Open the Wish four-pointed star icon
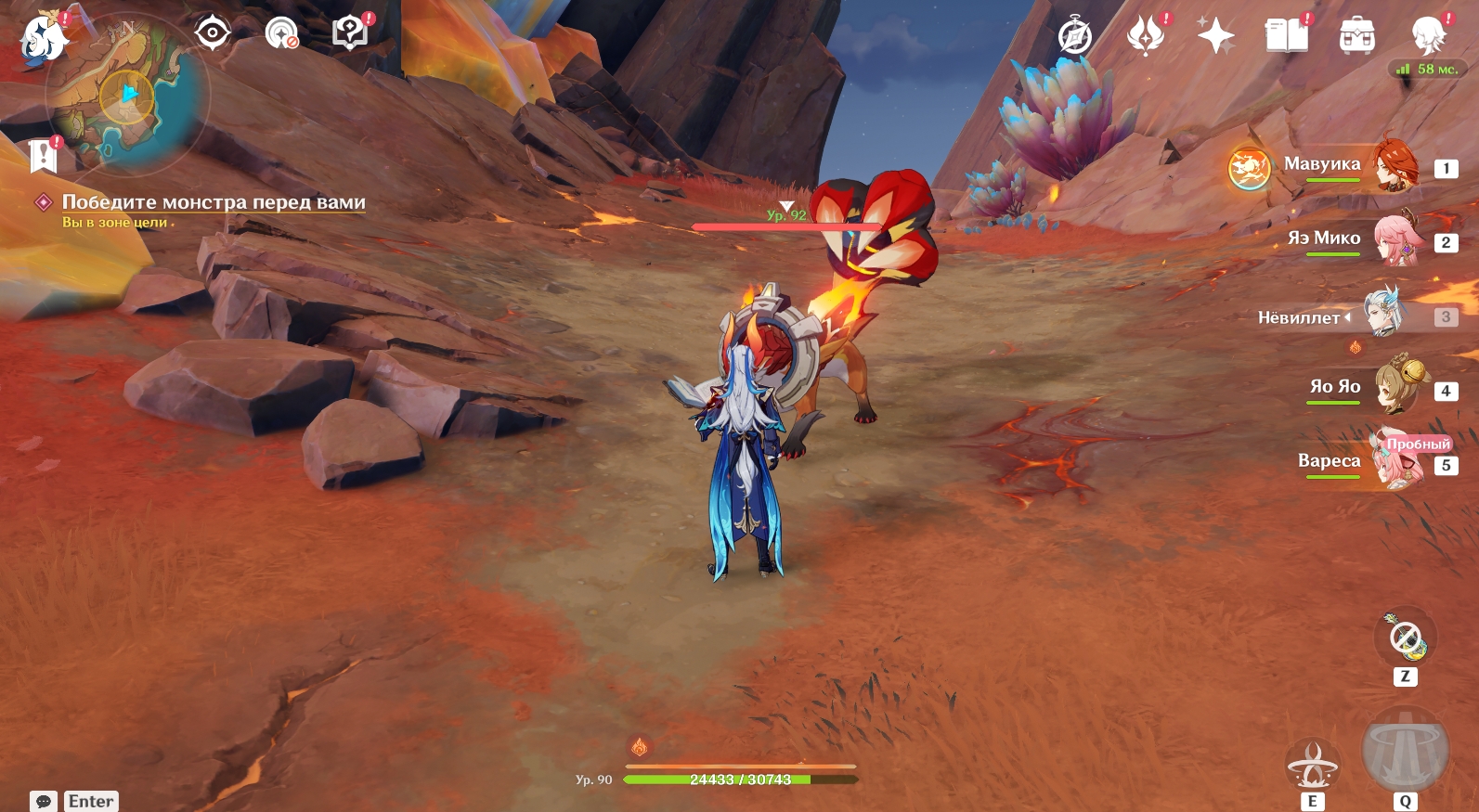Viewport: 1479px width, 812px height. (x=1215, y=37)
